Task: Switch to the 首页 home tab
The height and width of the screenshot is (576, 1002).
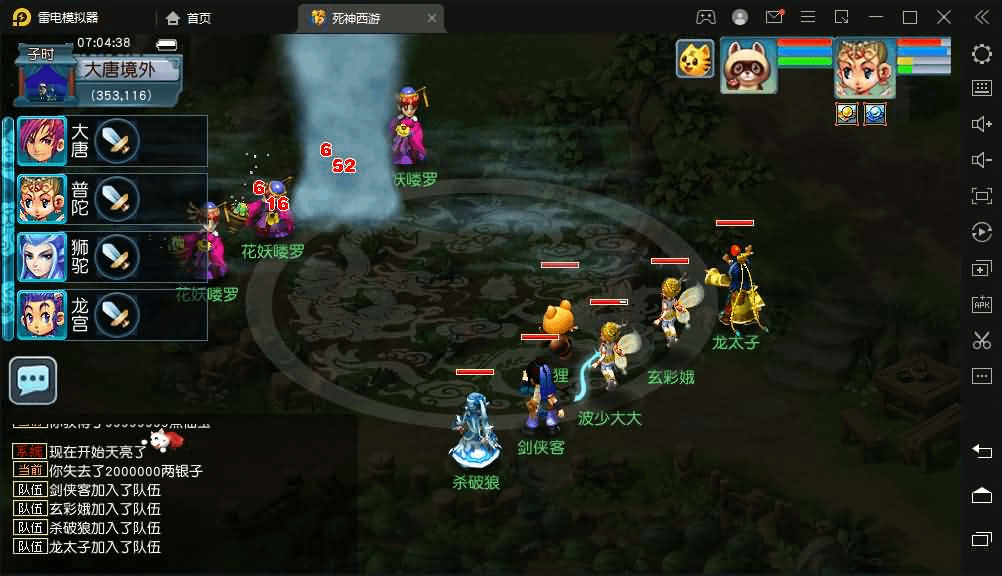Action: click(x=189, y=17)
